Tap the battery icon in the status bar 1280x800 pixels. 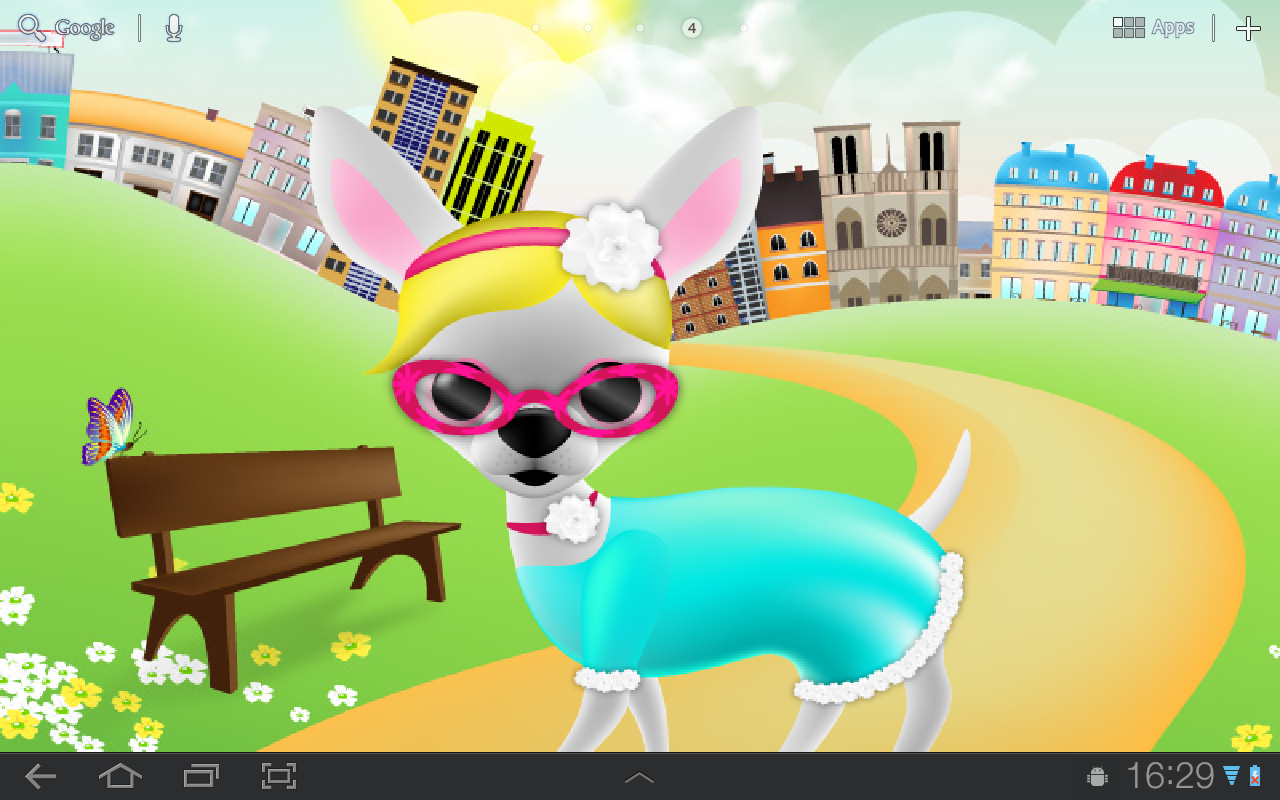click(1254, 776)
